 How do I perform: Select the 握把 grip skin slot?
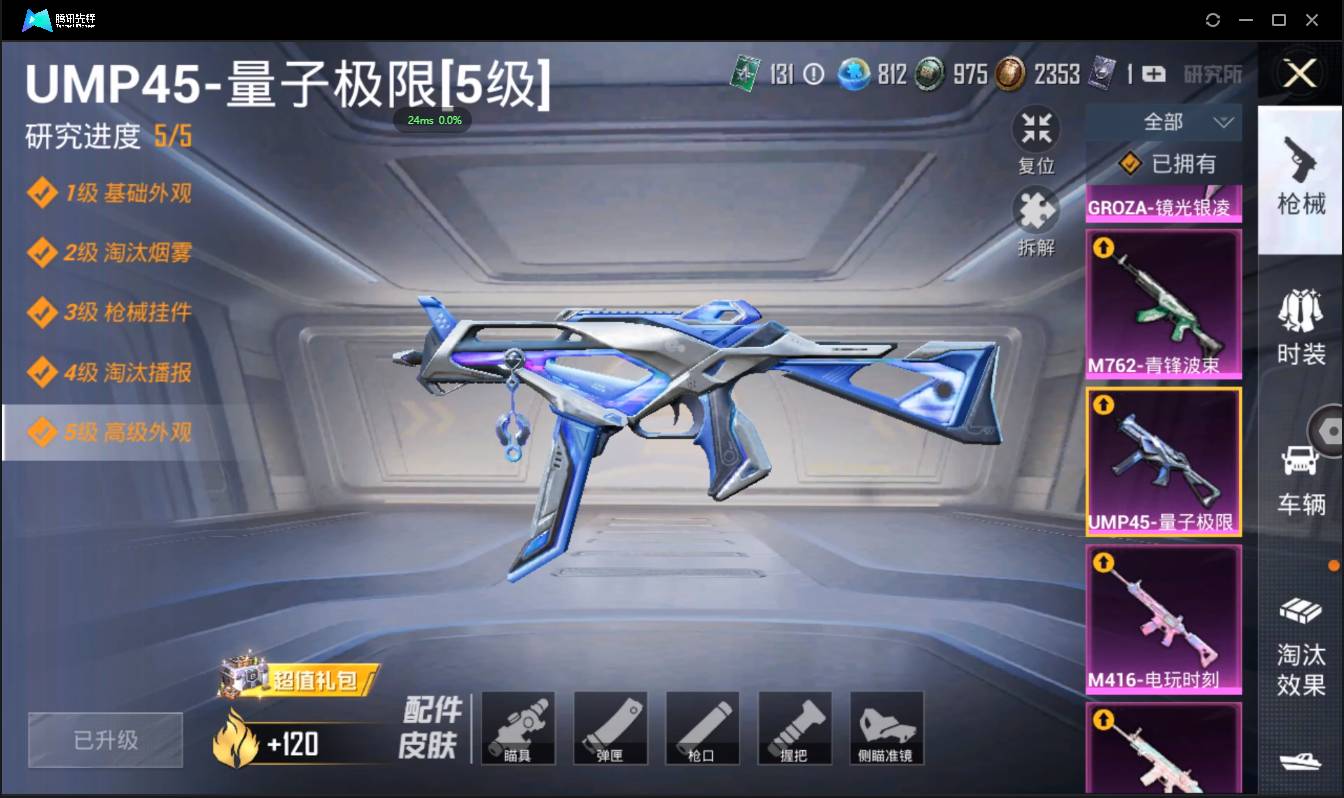[x=794, y=727]
